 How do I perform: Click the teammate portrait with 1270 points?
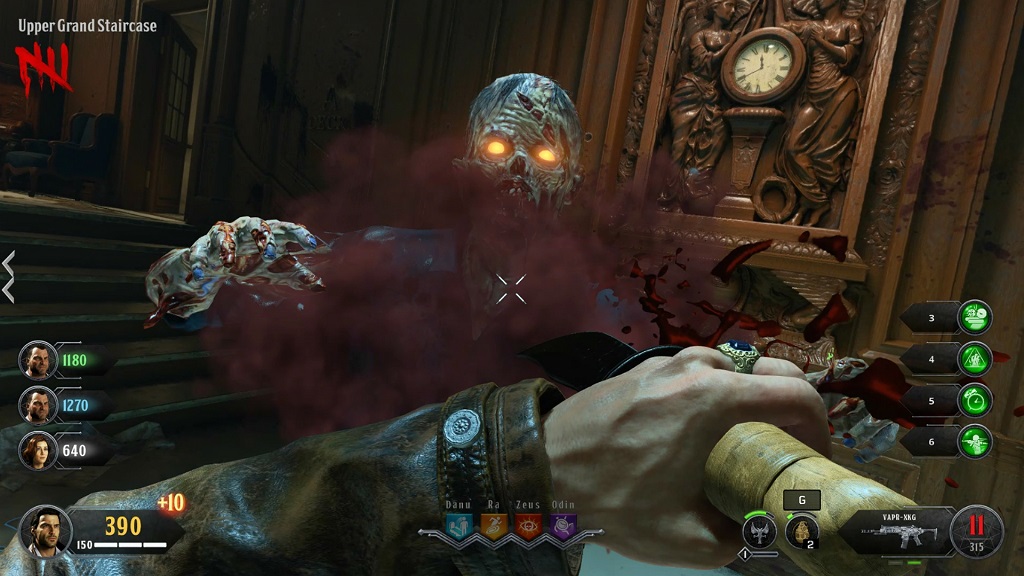38,405
